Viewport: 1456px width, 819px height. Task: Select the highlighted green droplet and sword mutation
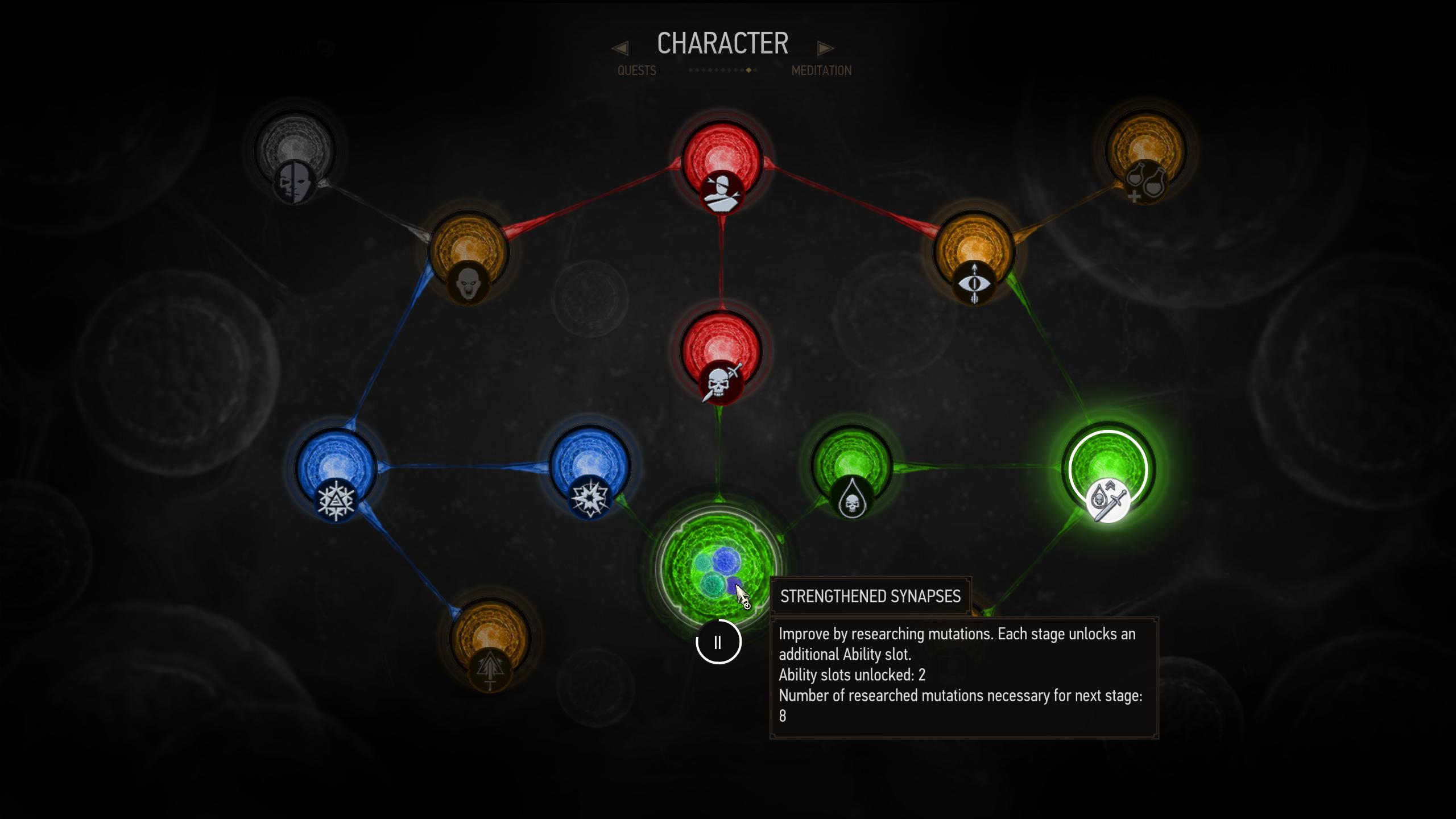[1108, 472]
